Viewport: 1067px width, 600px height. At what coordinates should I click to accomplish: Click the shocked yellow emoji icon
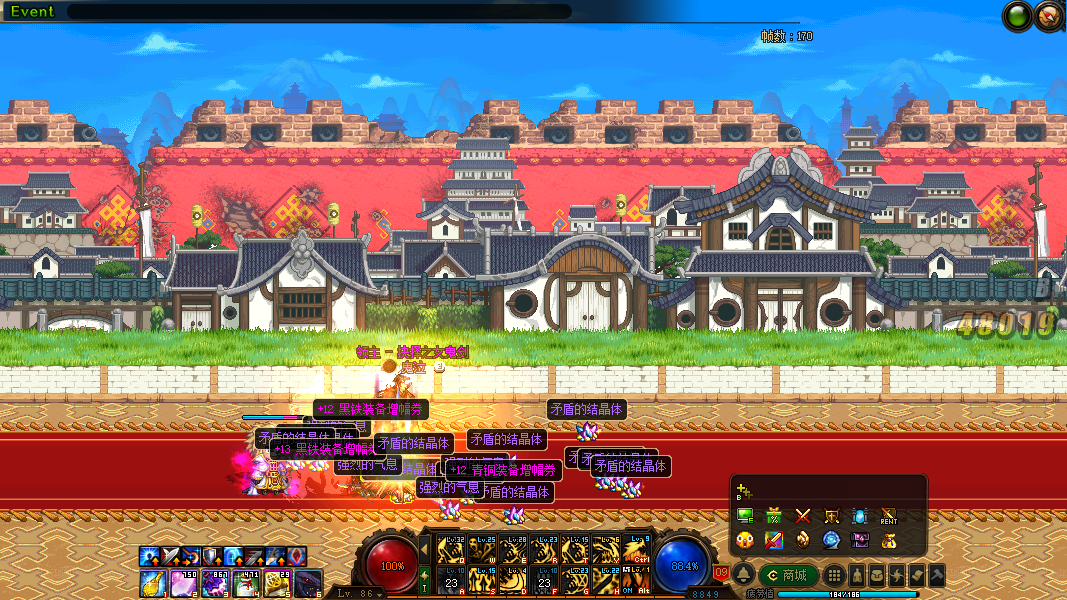(745, 540)
